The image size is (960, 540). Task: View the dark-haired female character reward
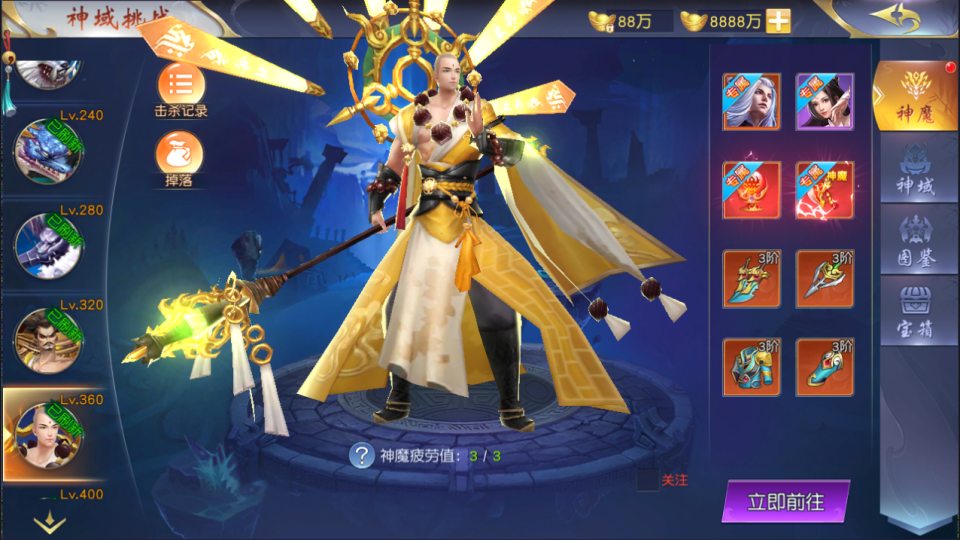[825, 101]
